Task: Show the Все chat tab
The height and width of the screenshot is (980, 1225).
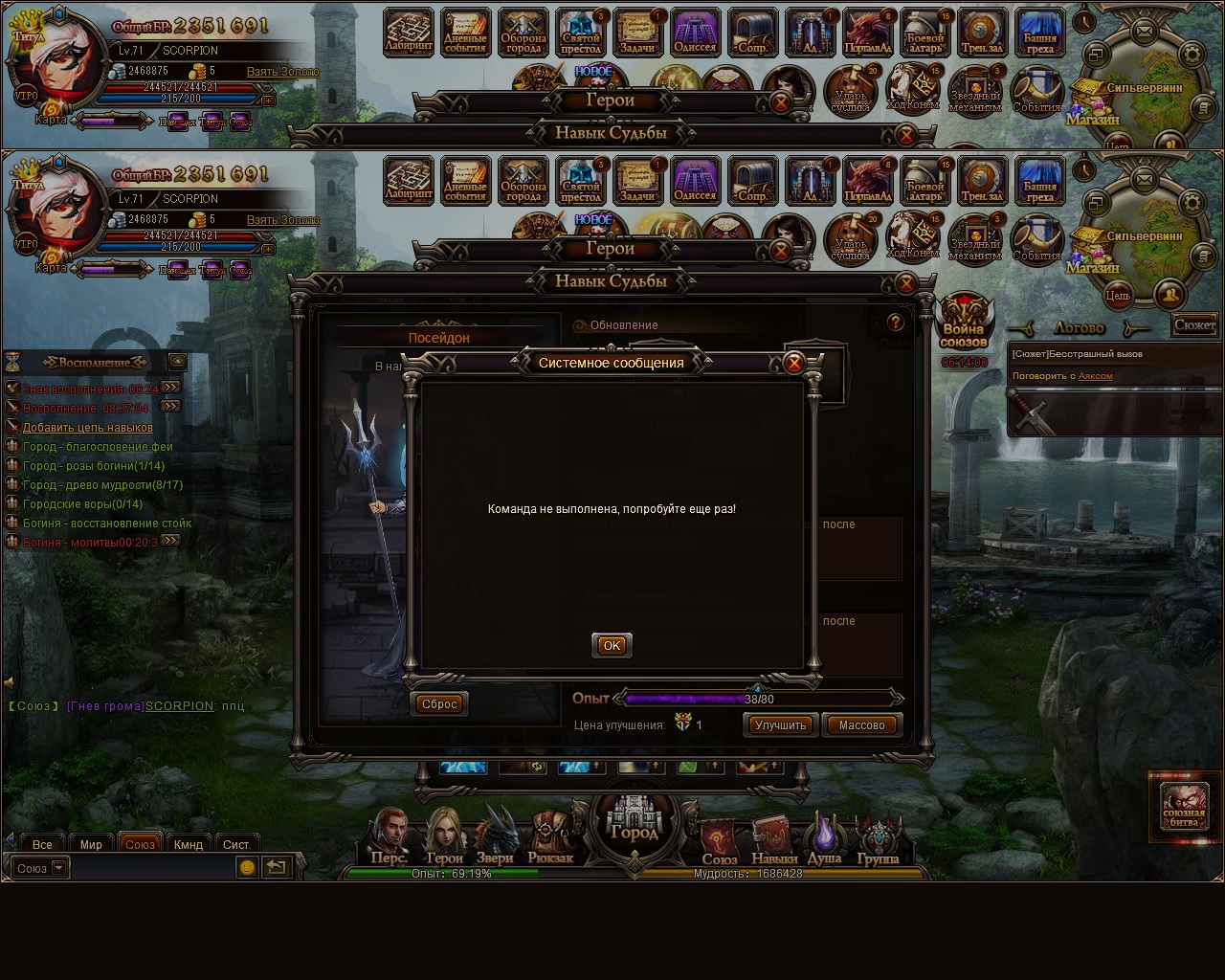Action: coord(42,844)
